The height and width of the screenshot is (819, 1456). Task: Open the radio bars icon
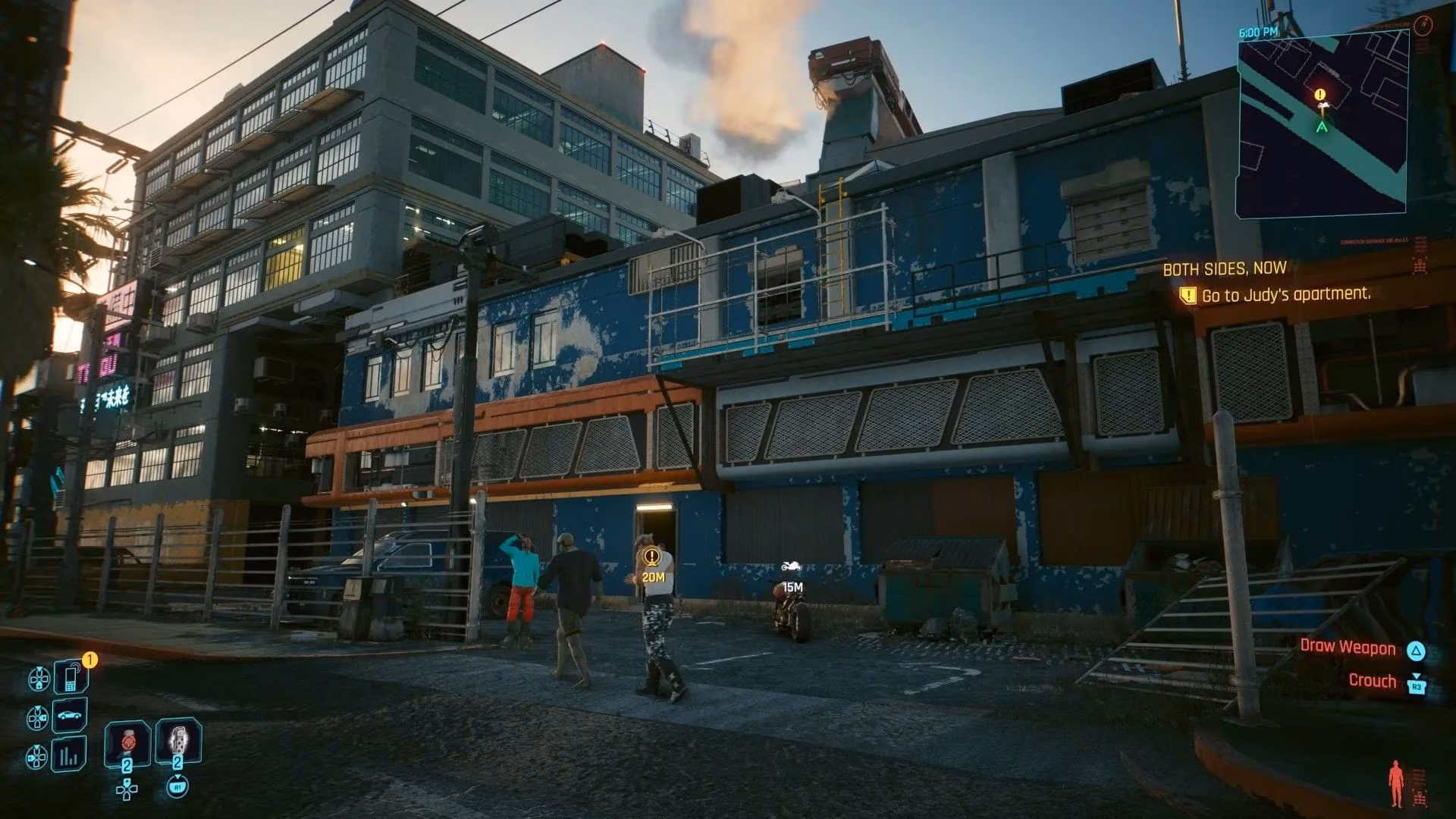[x=70, y=755]
